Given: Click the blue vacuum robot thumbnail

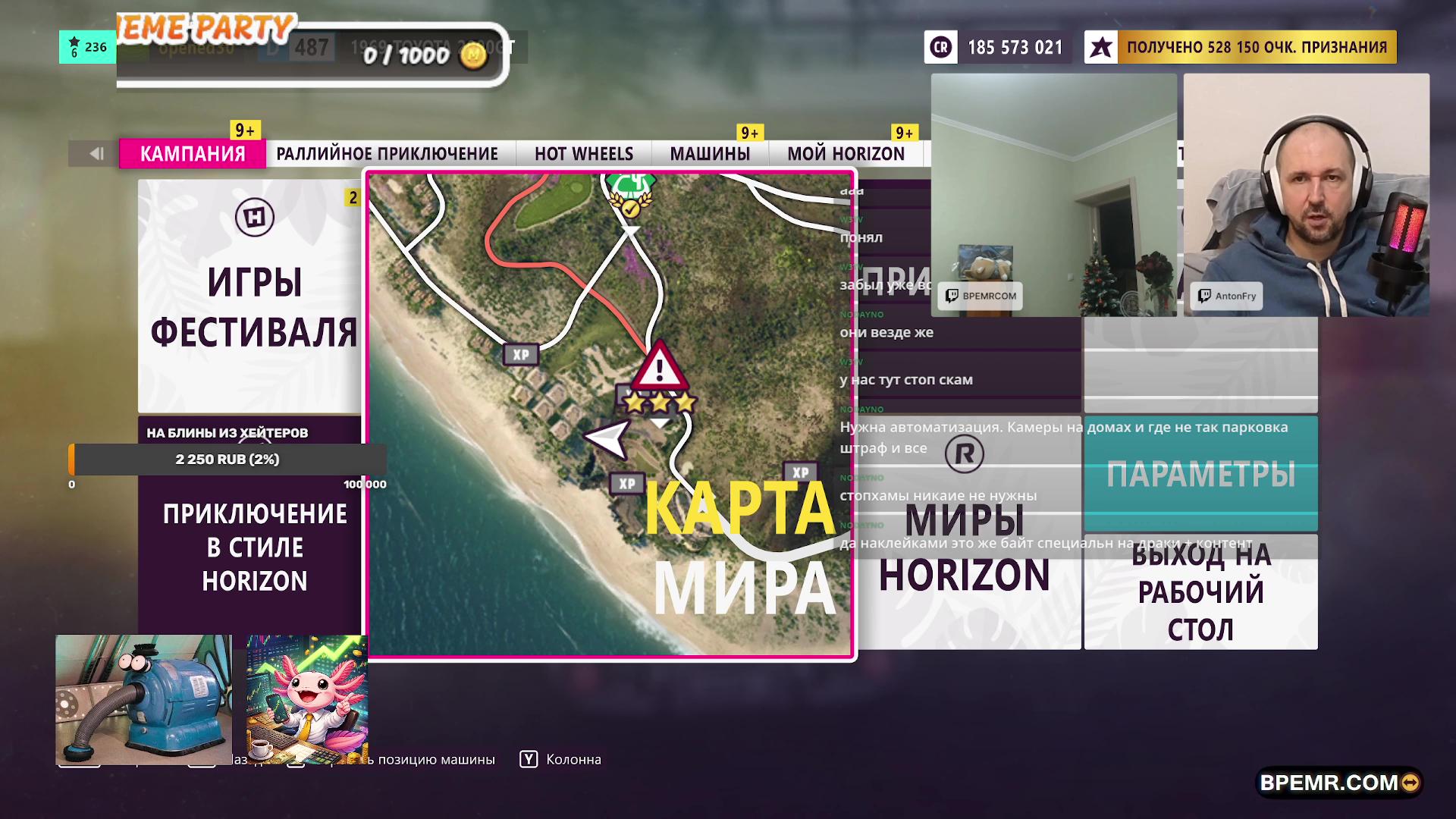Looking at the screenshot, I should point(143,699).
